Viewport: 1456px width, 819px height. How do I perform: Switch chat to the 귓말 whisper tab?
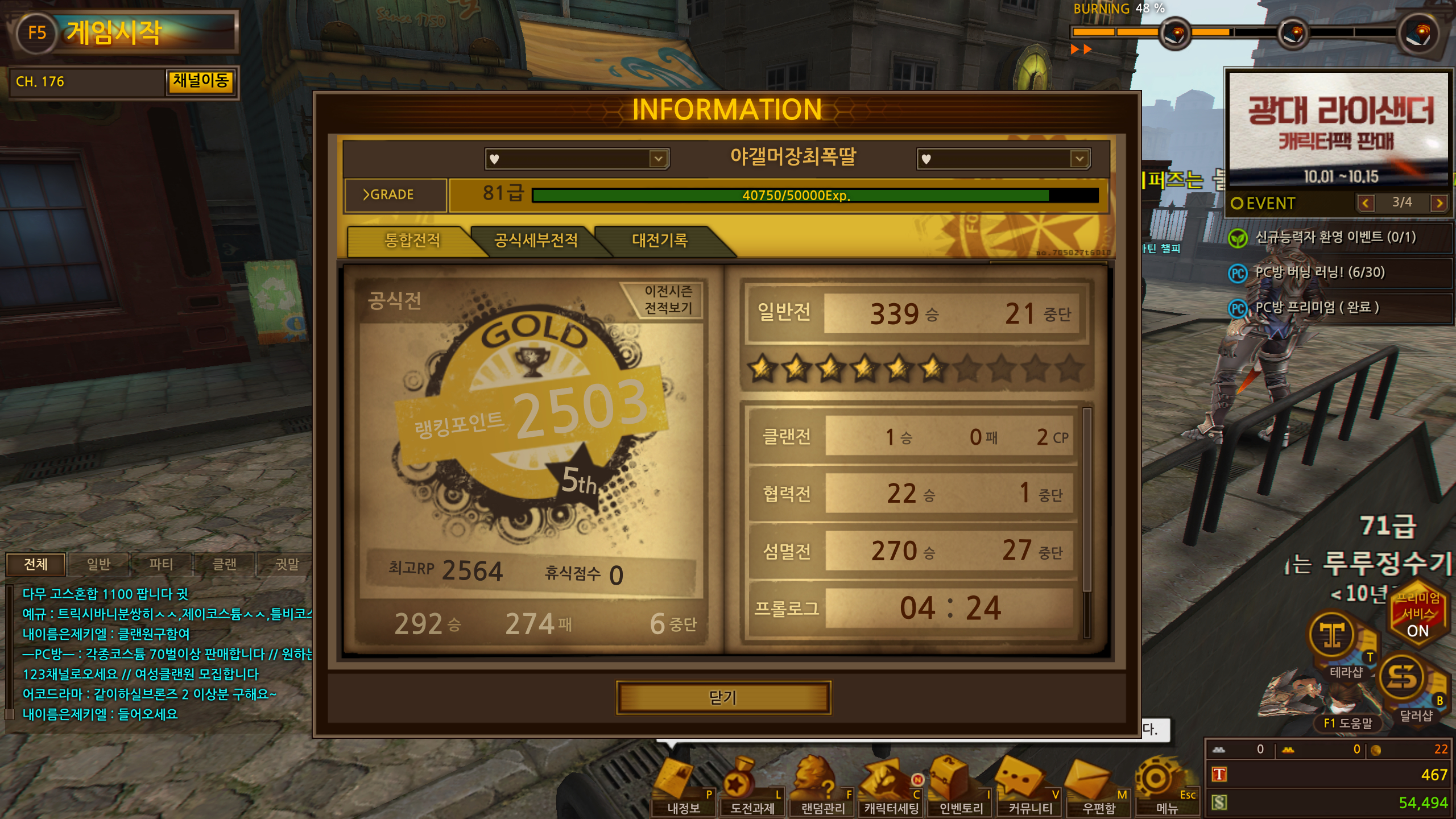click(x=287, y=564)
